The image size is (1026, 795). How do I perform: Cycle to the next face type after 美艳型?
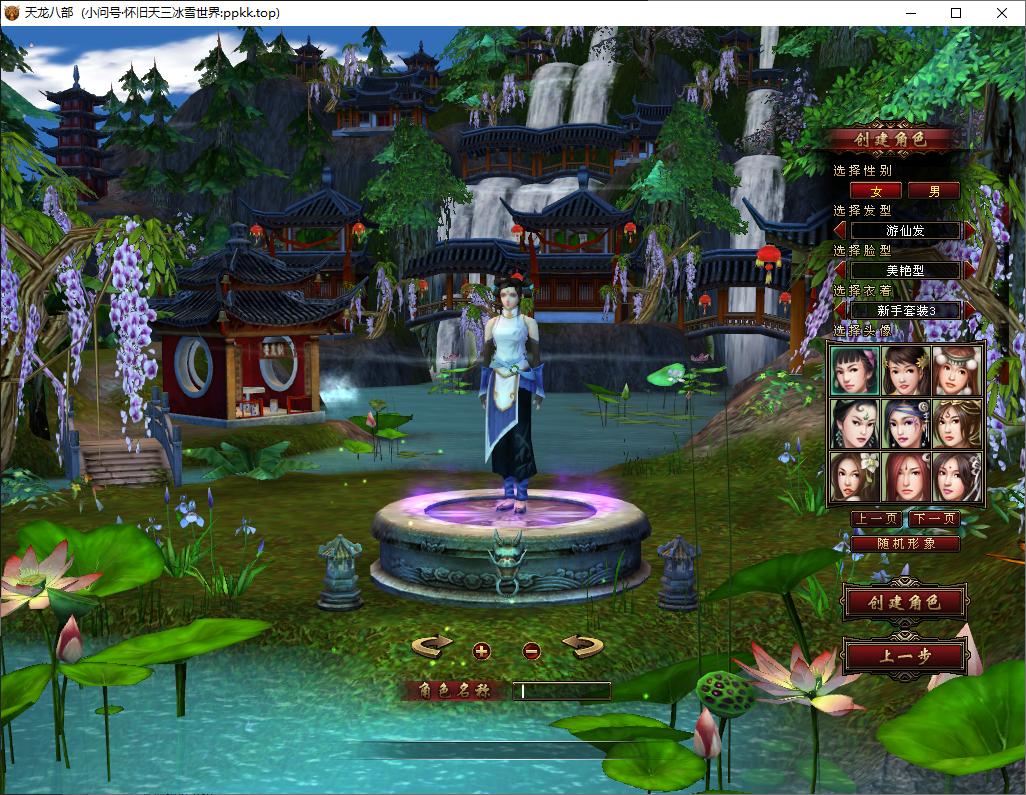click(970, 270)
